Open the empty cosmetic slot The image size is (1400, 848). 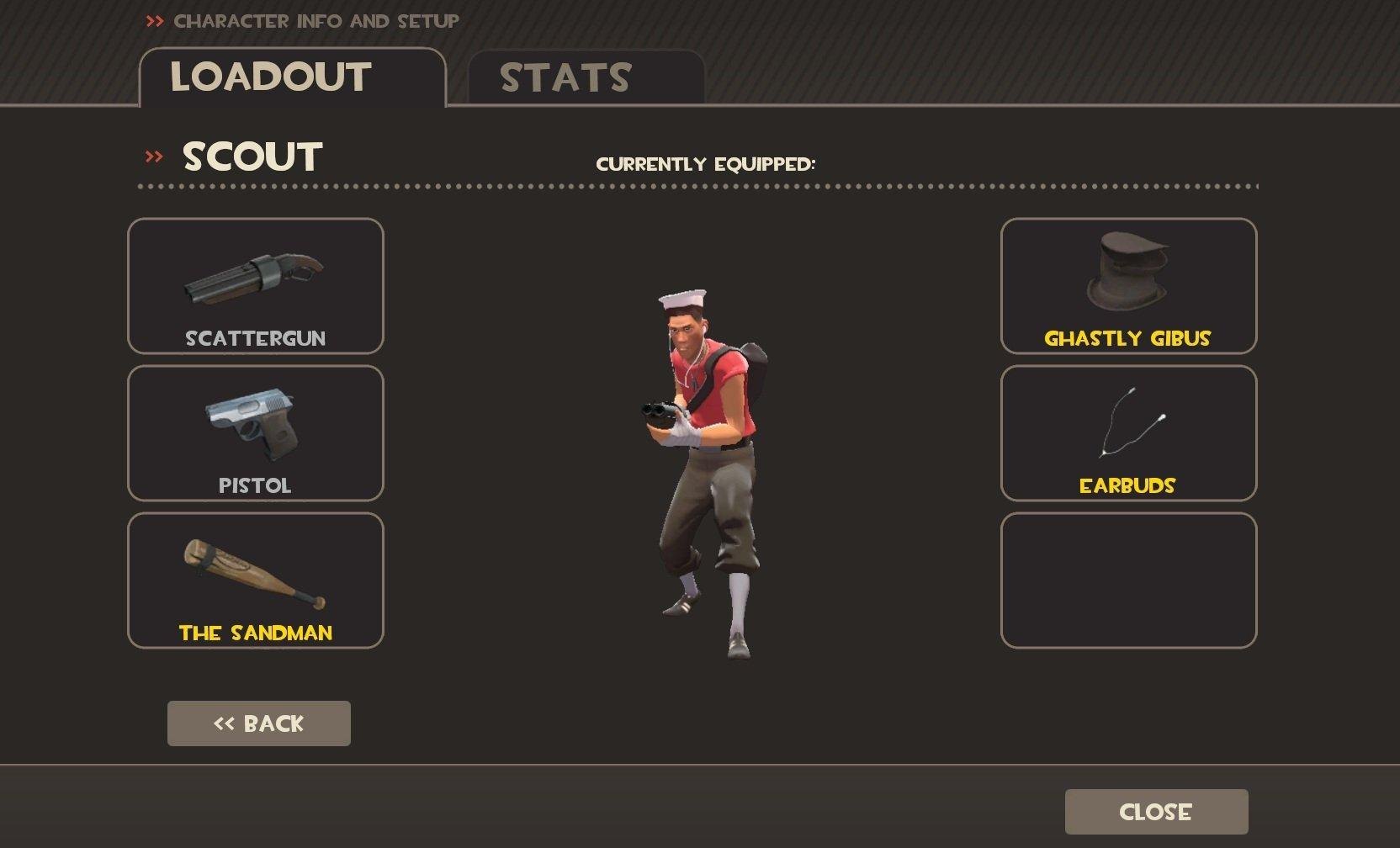tap(1128, 580)
